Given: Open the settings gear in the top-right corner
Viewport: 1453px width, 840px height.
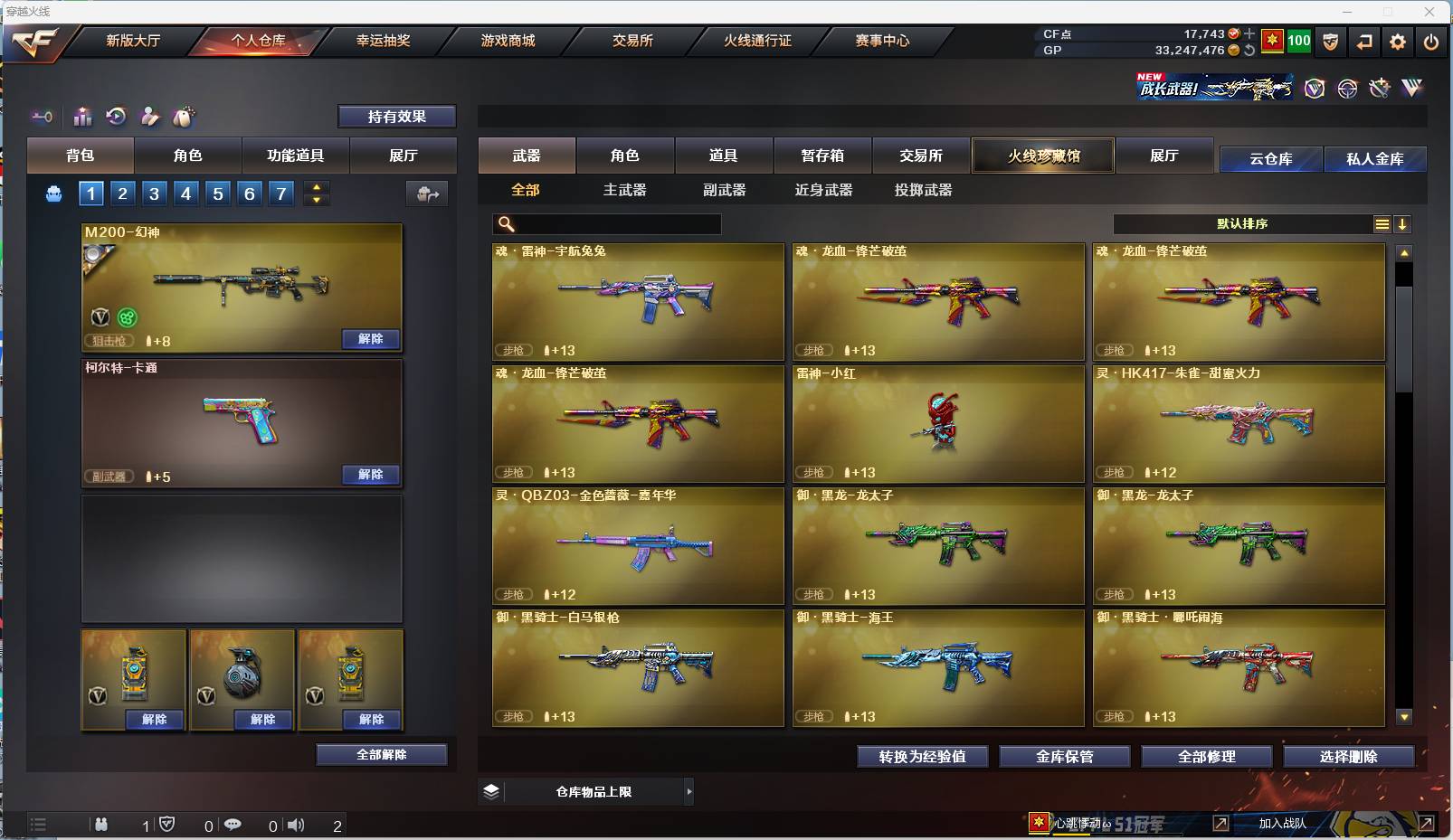Looking at the screenshot, I should tap(1397, 42).
